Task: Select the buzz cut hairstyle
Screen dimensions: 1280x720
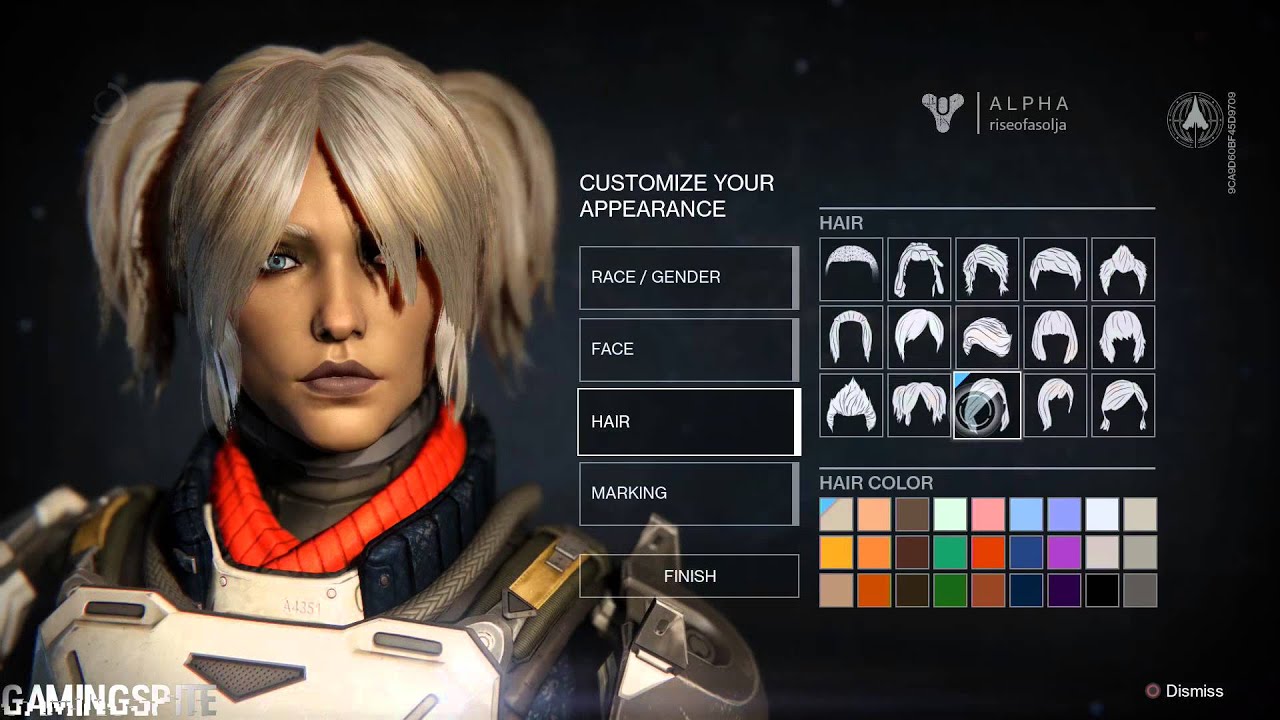Action: tap(851, 269)
